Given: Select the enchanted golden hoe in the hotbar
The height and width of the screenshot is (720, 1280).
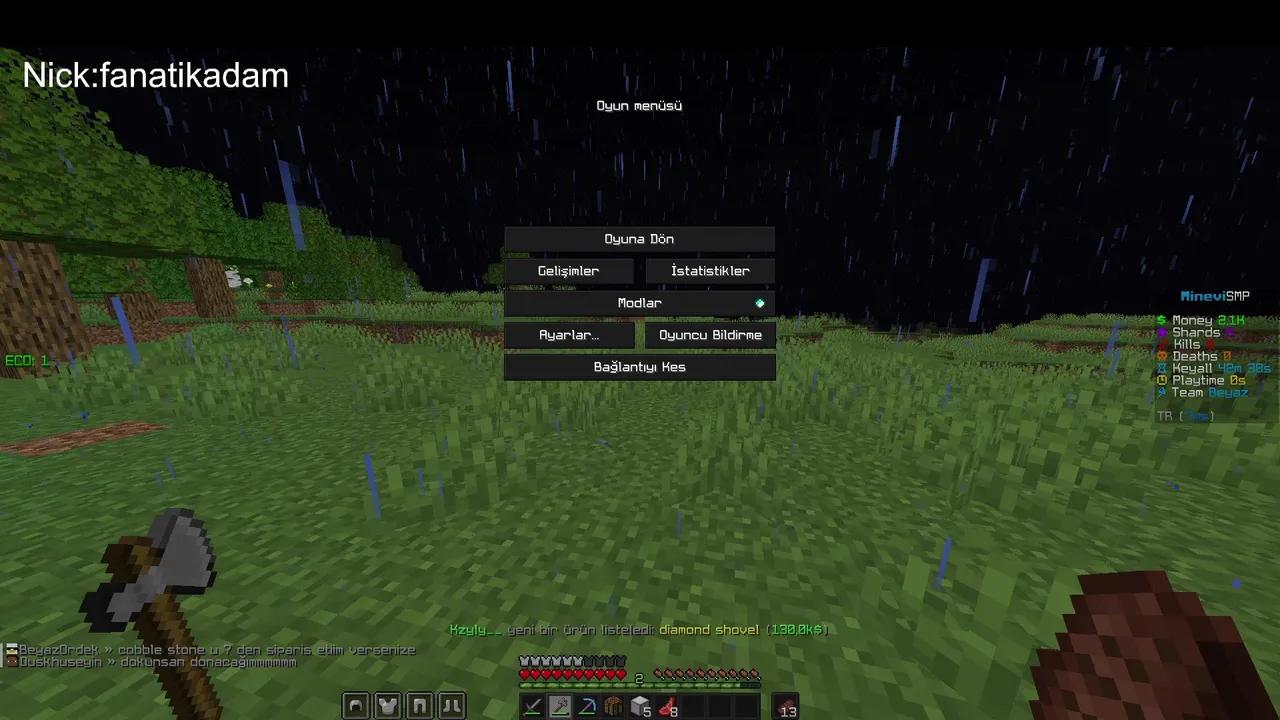Looking at the screenshot, I should click(560, 706).
